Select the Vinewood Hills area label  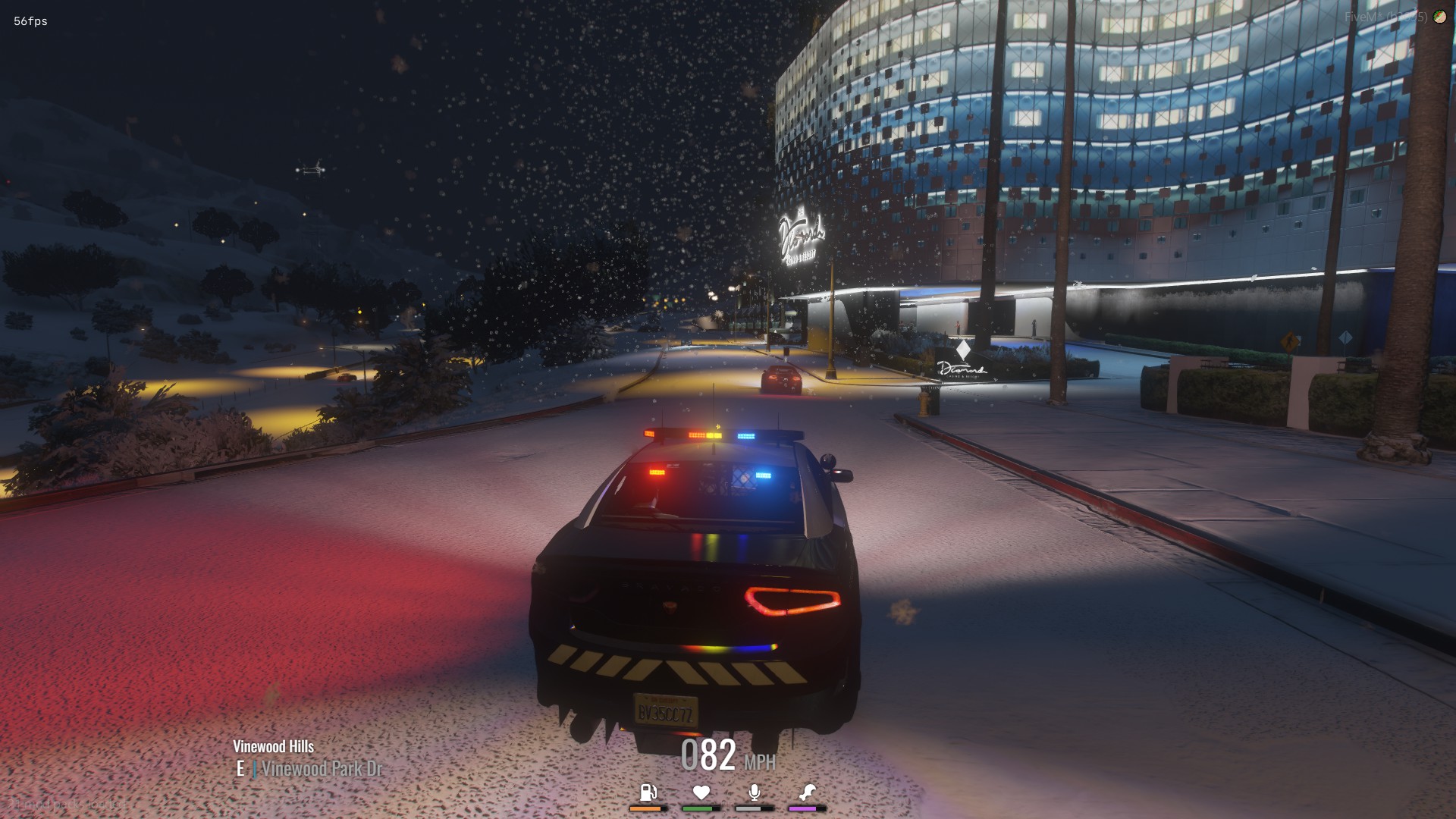click(x=274, y=746)
